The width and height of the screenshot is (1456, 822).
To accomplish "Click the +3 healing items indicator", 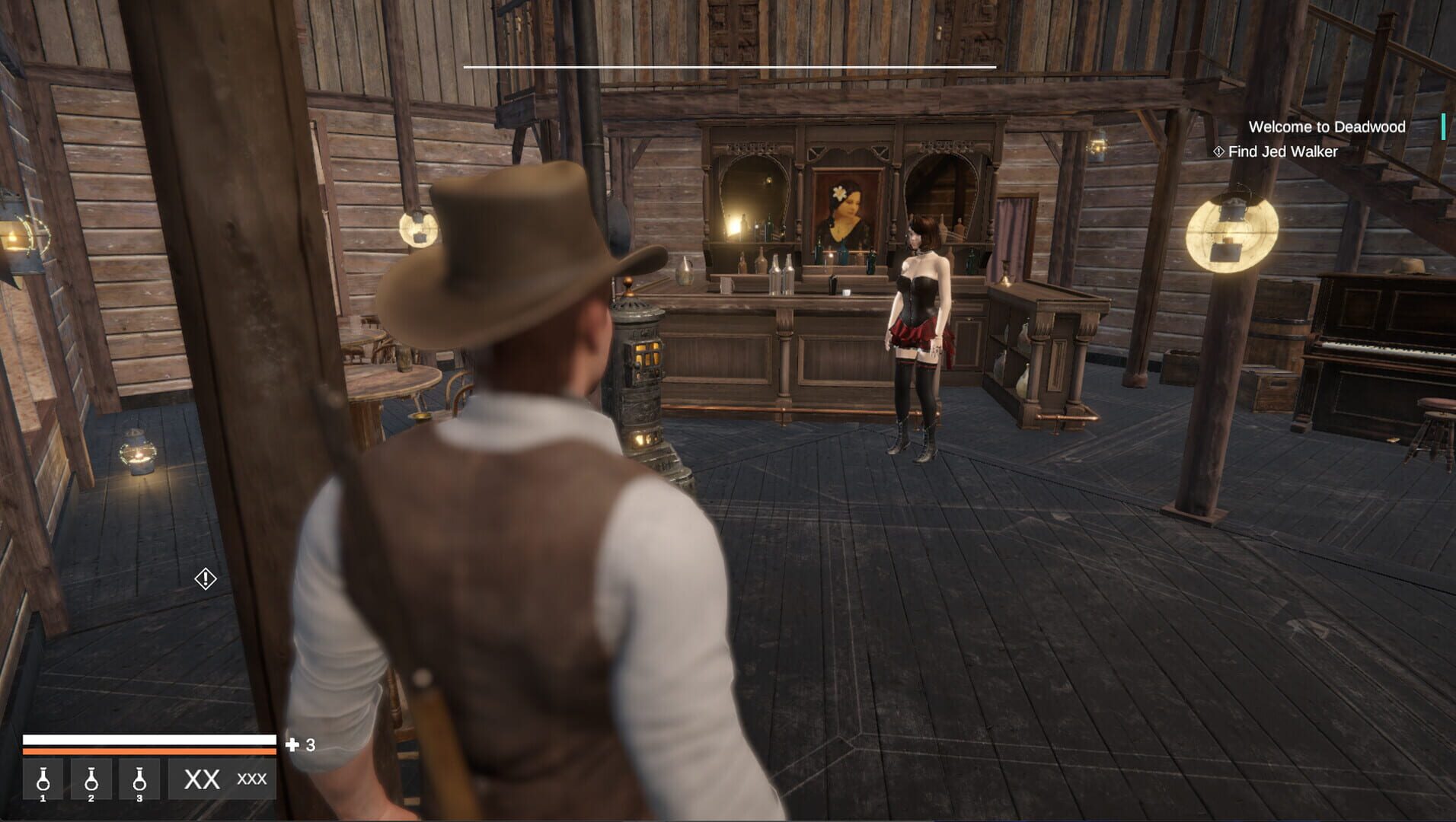I will pyautogui.click(x=300, y=744).
